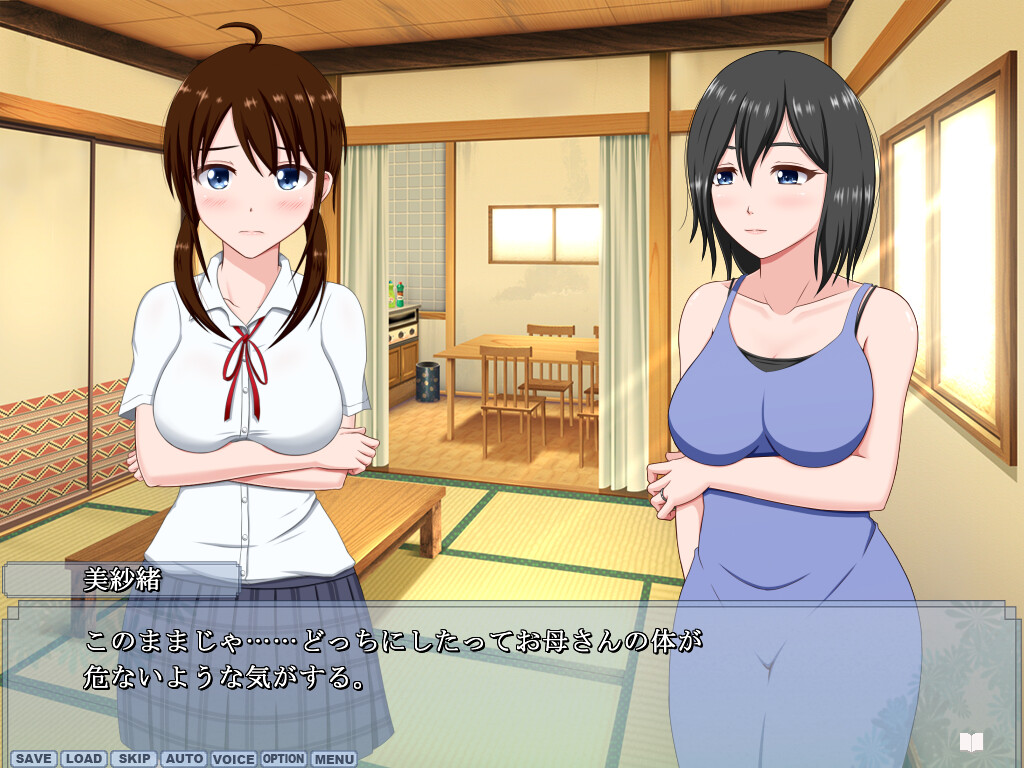Open the LOAD screen
This screenshot has width=1024, height=768.
tap(84, 759)
